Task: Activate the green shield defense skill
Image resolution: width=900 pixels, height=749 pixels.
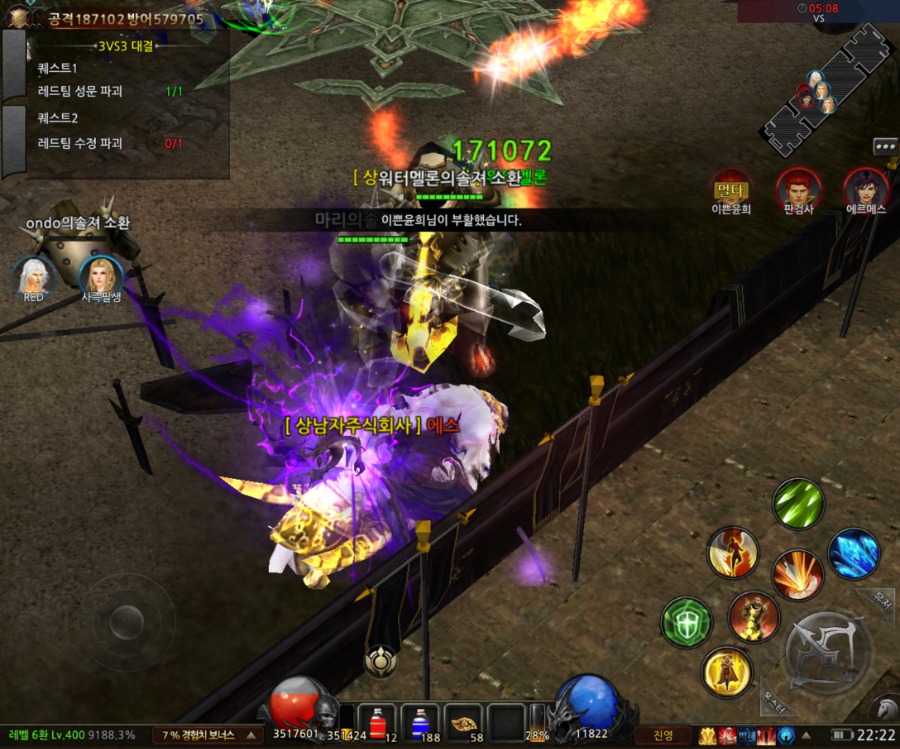Action: coord(686,621)
